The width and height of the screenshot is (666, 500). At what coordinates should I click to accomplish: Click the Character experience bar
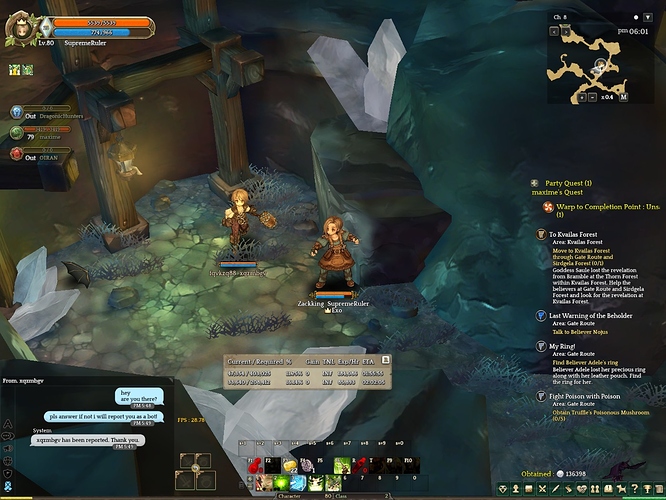click(295, 495)
